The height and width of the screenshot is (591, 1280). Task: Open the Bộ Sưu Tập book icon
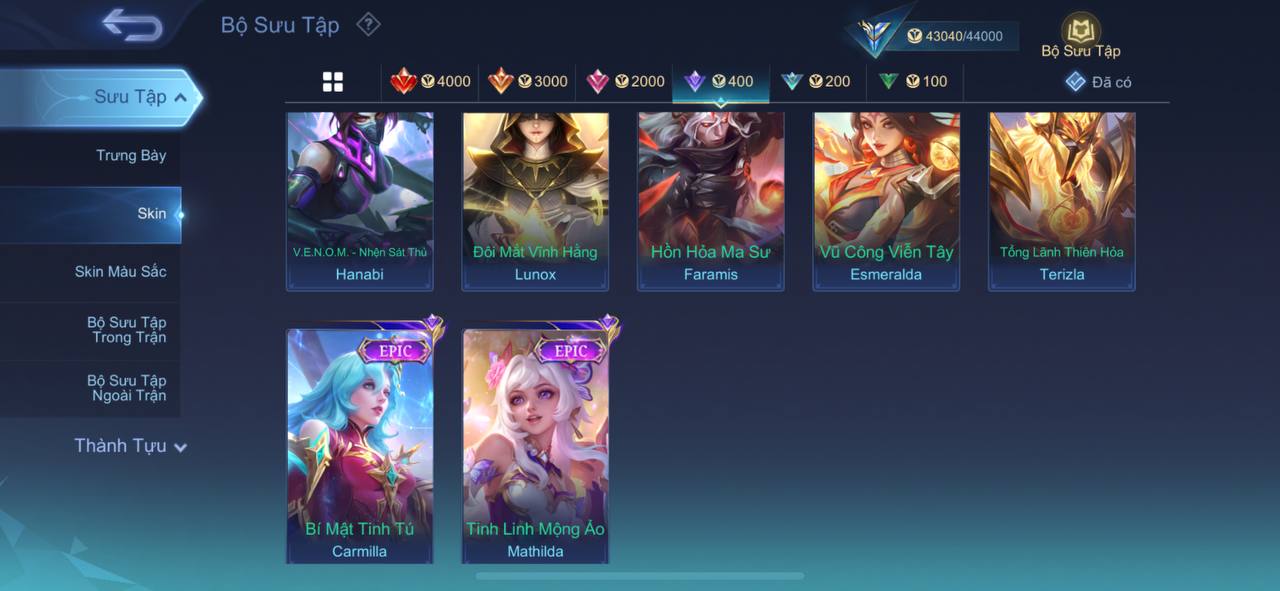click(1080, 33)
